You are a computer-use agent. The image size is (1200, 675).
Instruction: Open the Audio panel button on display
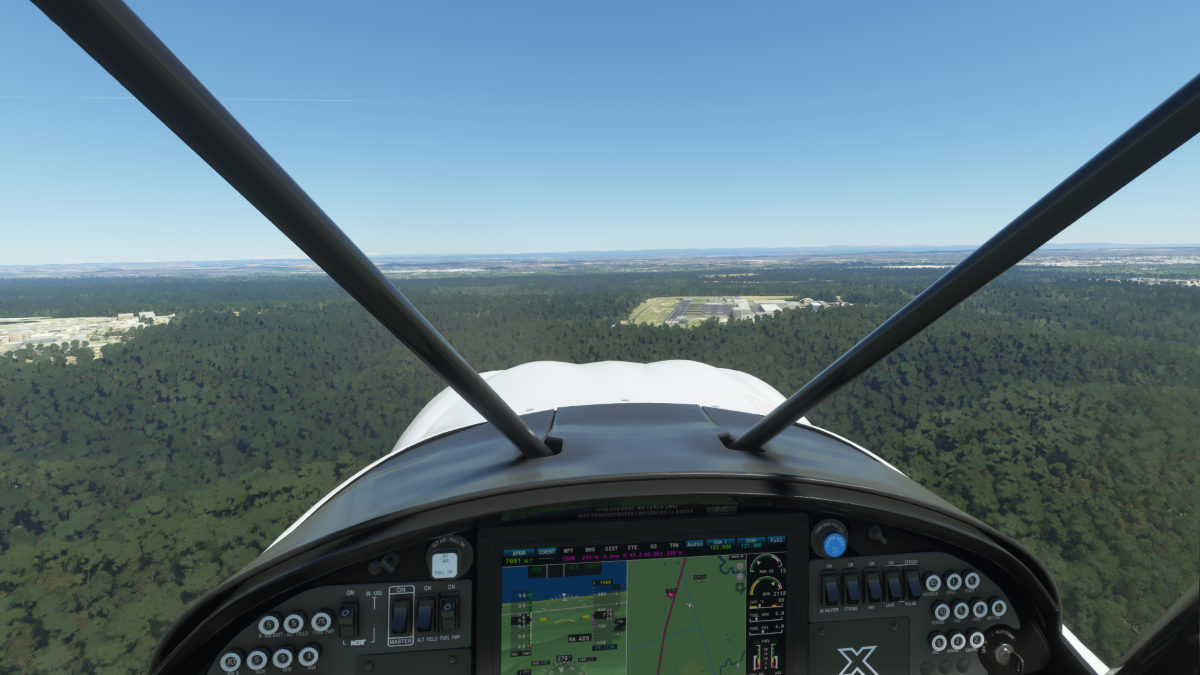692,545
